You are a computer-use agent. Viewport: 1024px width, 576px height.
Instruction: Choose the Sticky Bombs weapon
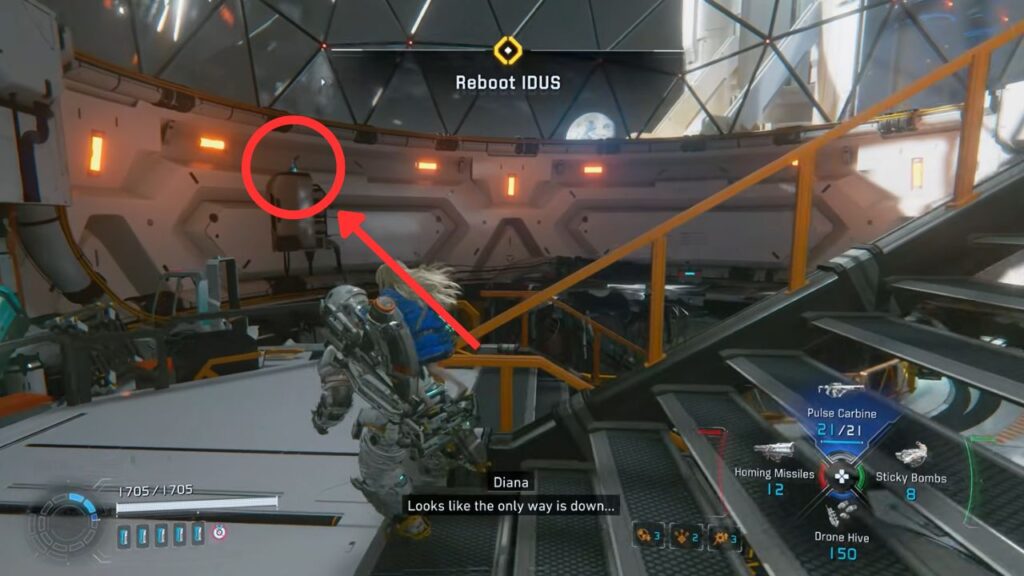[910, 455]
